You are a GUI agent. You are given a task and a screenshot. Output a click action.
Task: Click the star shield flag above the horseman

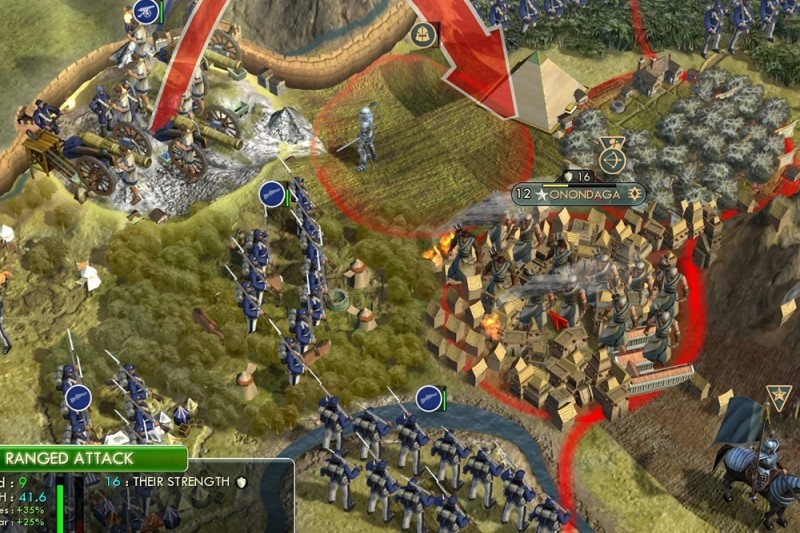778,397
